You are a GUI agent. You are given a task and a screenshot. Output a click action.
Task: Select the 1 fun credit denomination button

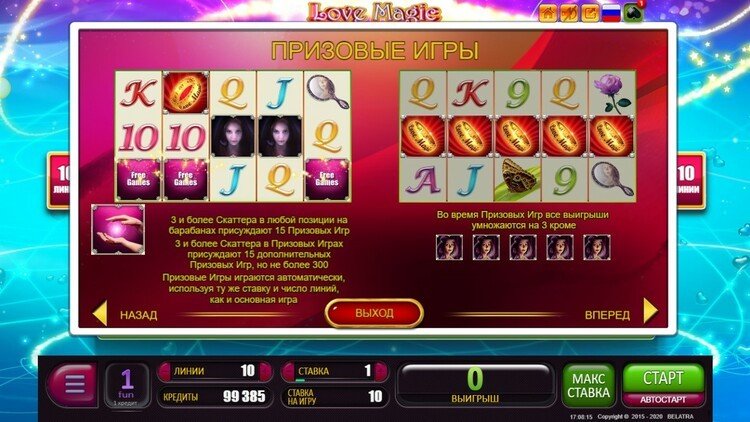click(x=127, y=384)
